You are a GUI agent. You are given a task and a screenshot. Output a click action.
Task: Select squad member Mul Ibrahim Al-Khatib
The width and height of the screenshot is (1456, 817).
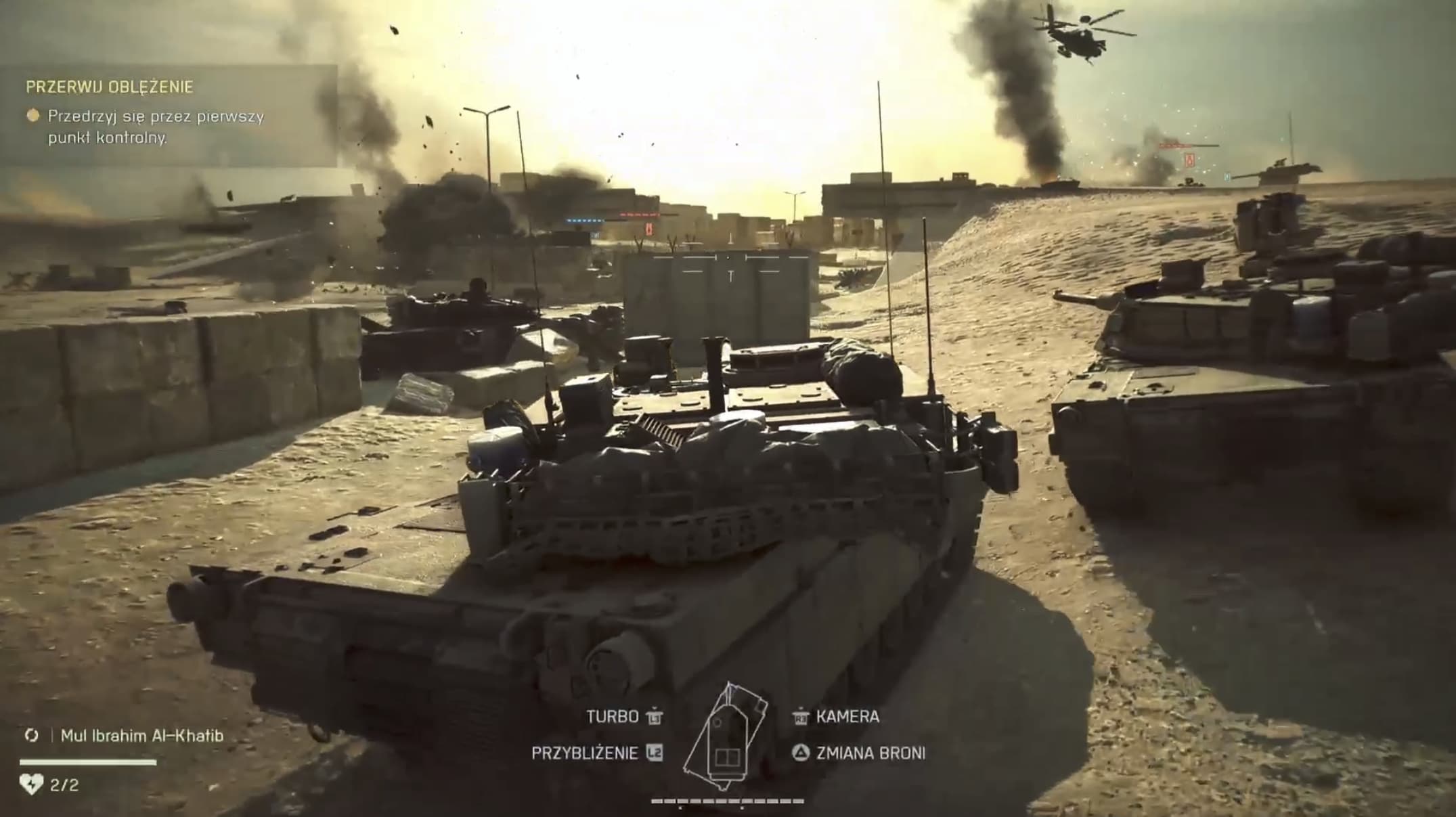(x=141, y=736)
